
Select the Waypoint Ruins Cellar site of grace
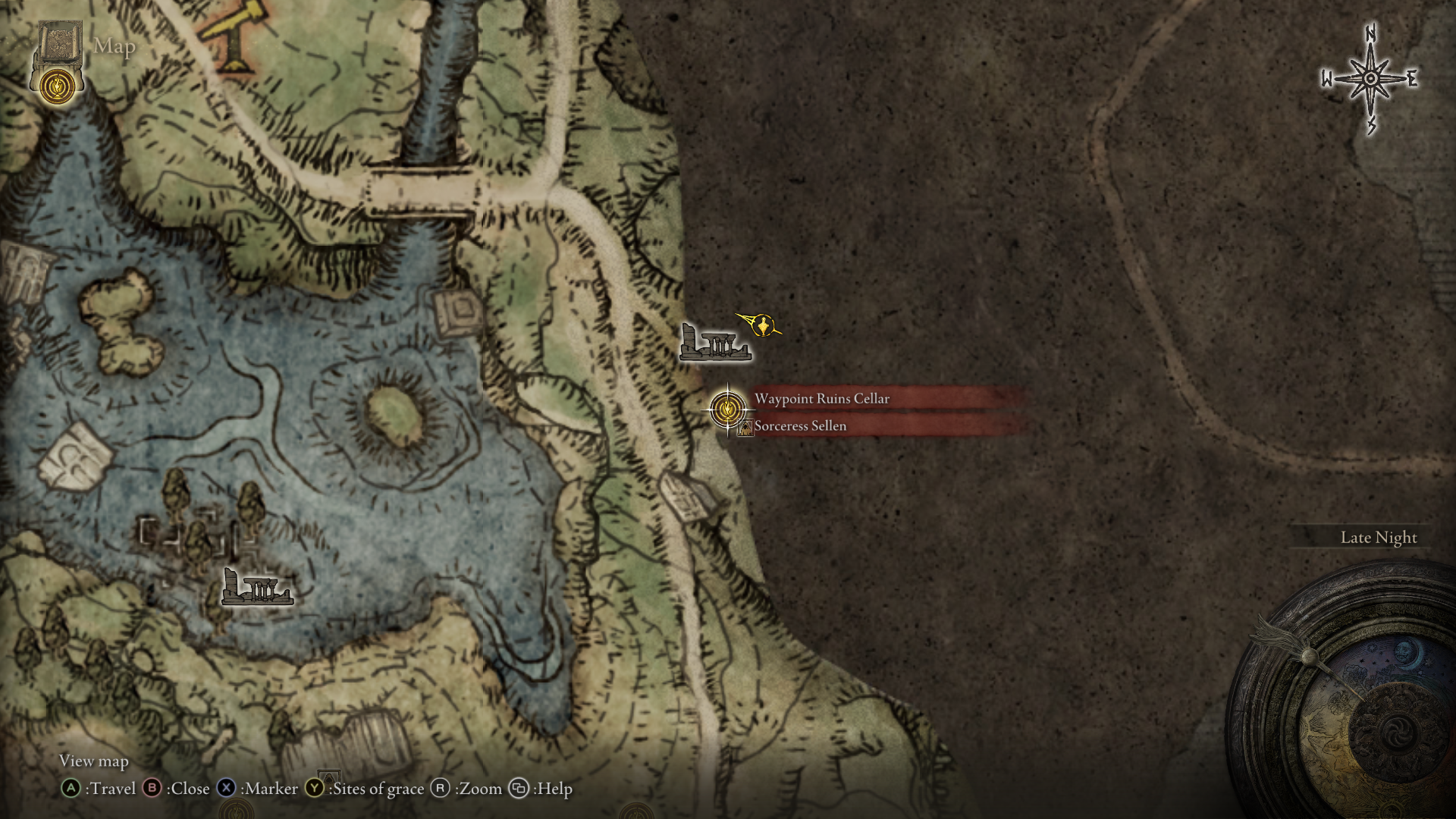[x=727, y=409]
